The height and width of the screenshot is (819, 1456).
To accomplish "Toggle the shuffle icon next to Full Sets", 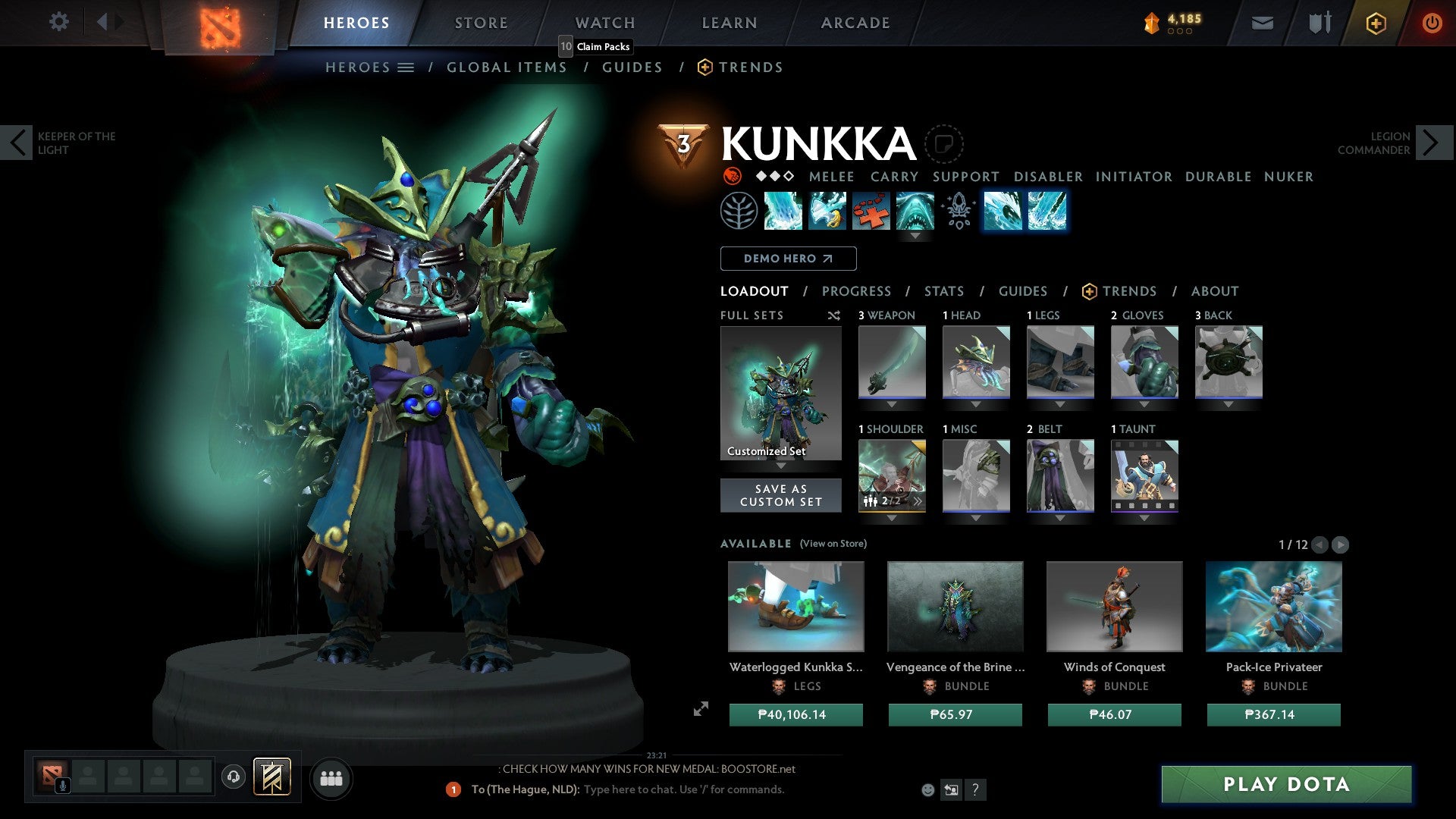I will pyautogui.click(x=833, y=315).
